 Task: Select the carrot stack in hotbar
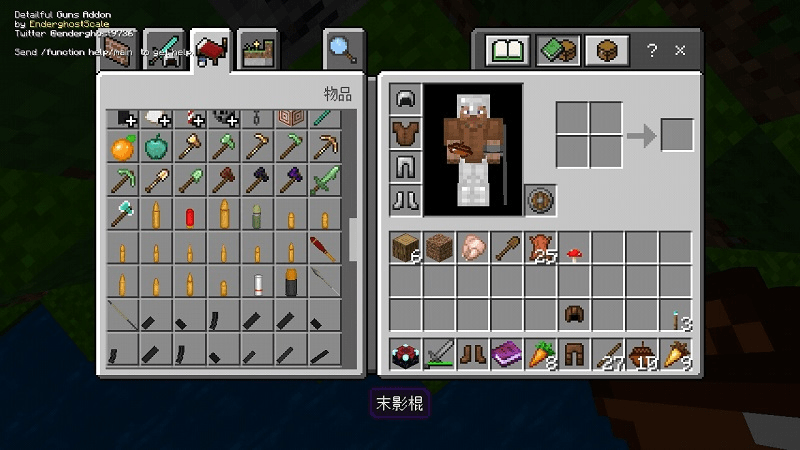(541, 353)
